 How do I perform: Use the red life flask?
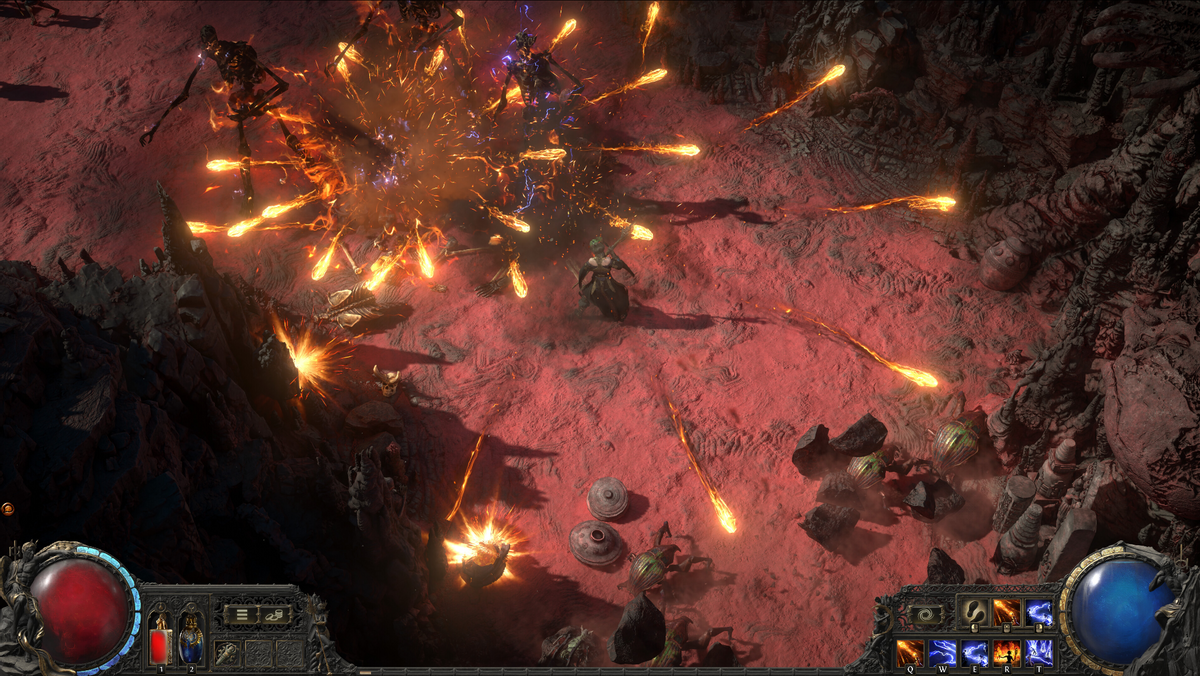tap(160, 637)
